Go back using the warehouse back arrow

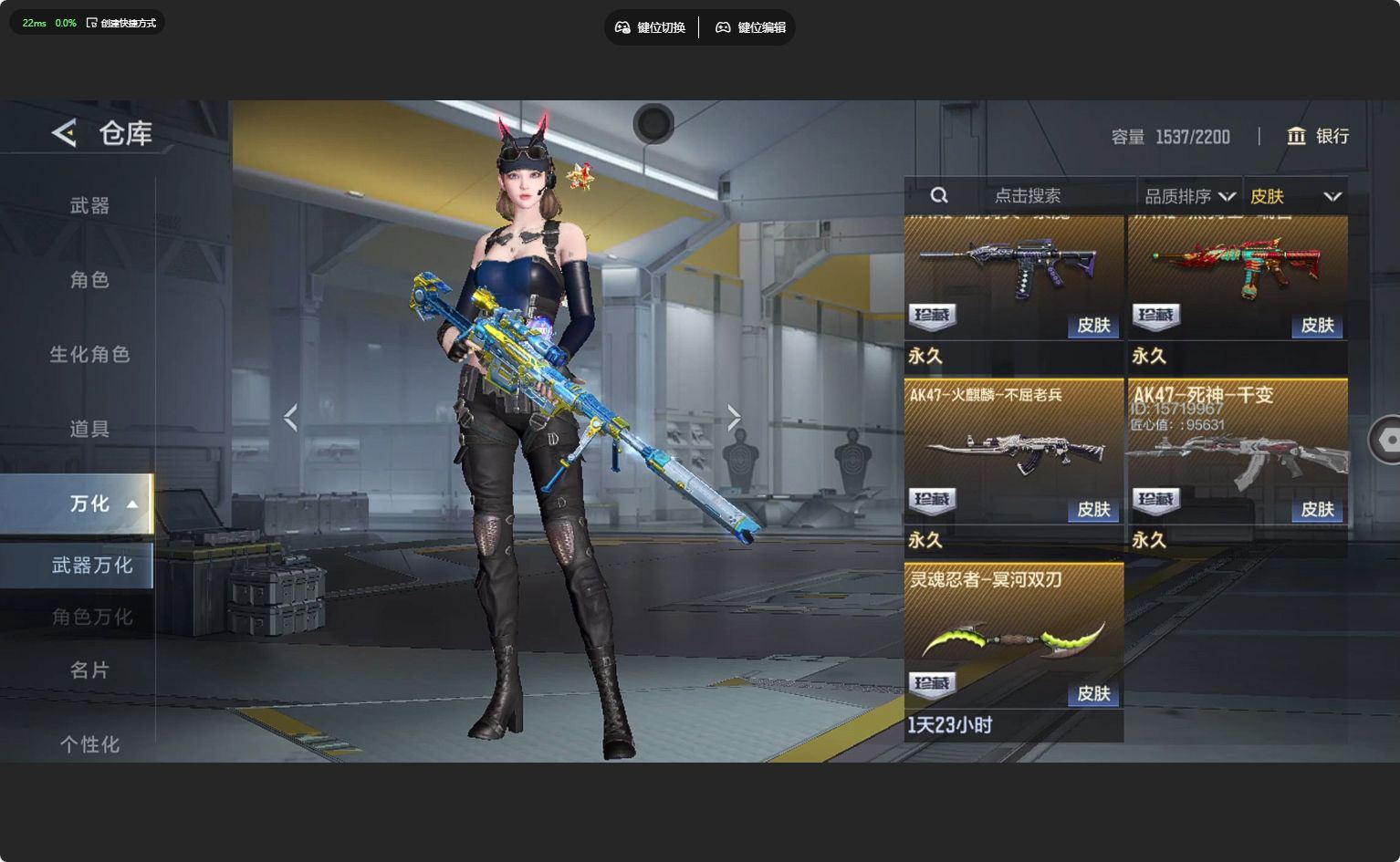tap(64, 133)
